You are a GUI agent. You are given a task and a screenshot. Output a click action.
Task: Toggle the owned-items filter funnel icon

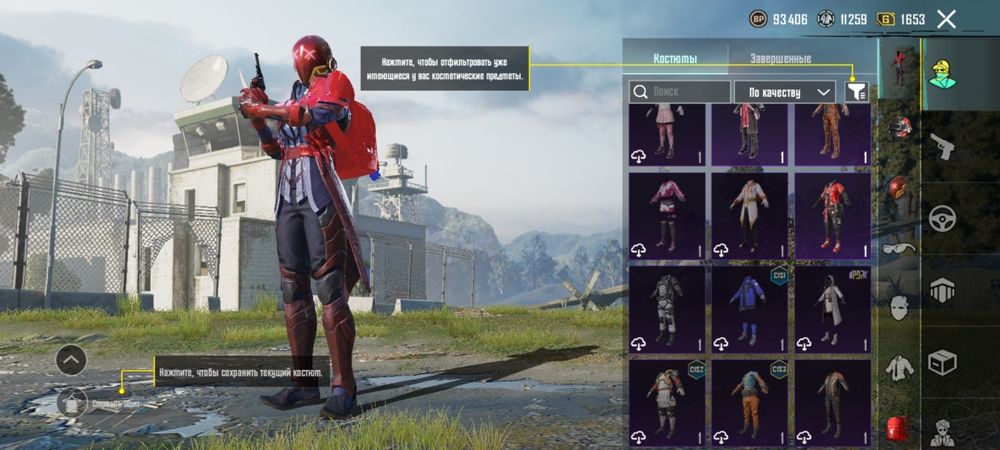[856, 91]
